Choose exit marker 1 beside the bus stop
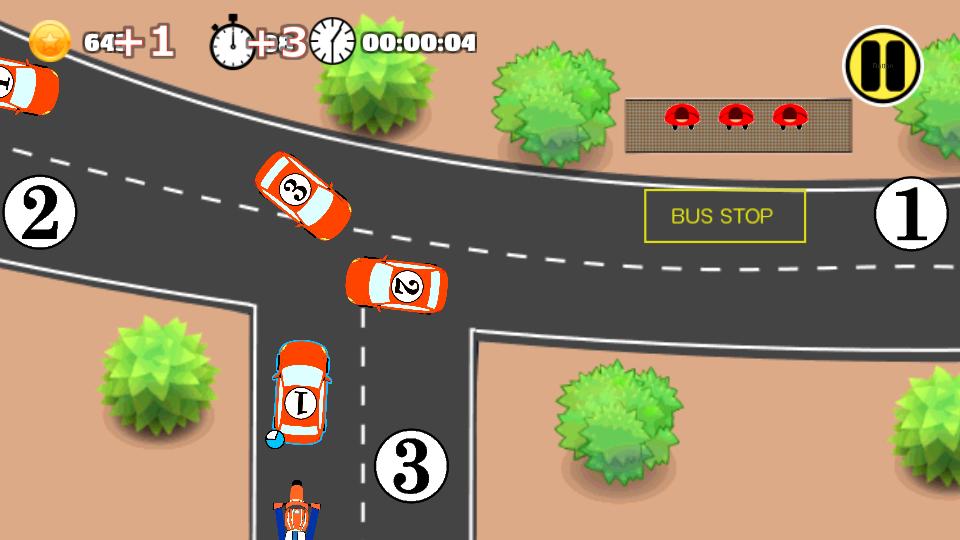This screenshot has height=540, width=960. coord(910,214)
